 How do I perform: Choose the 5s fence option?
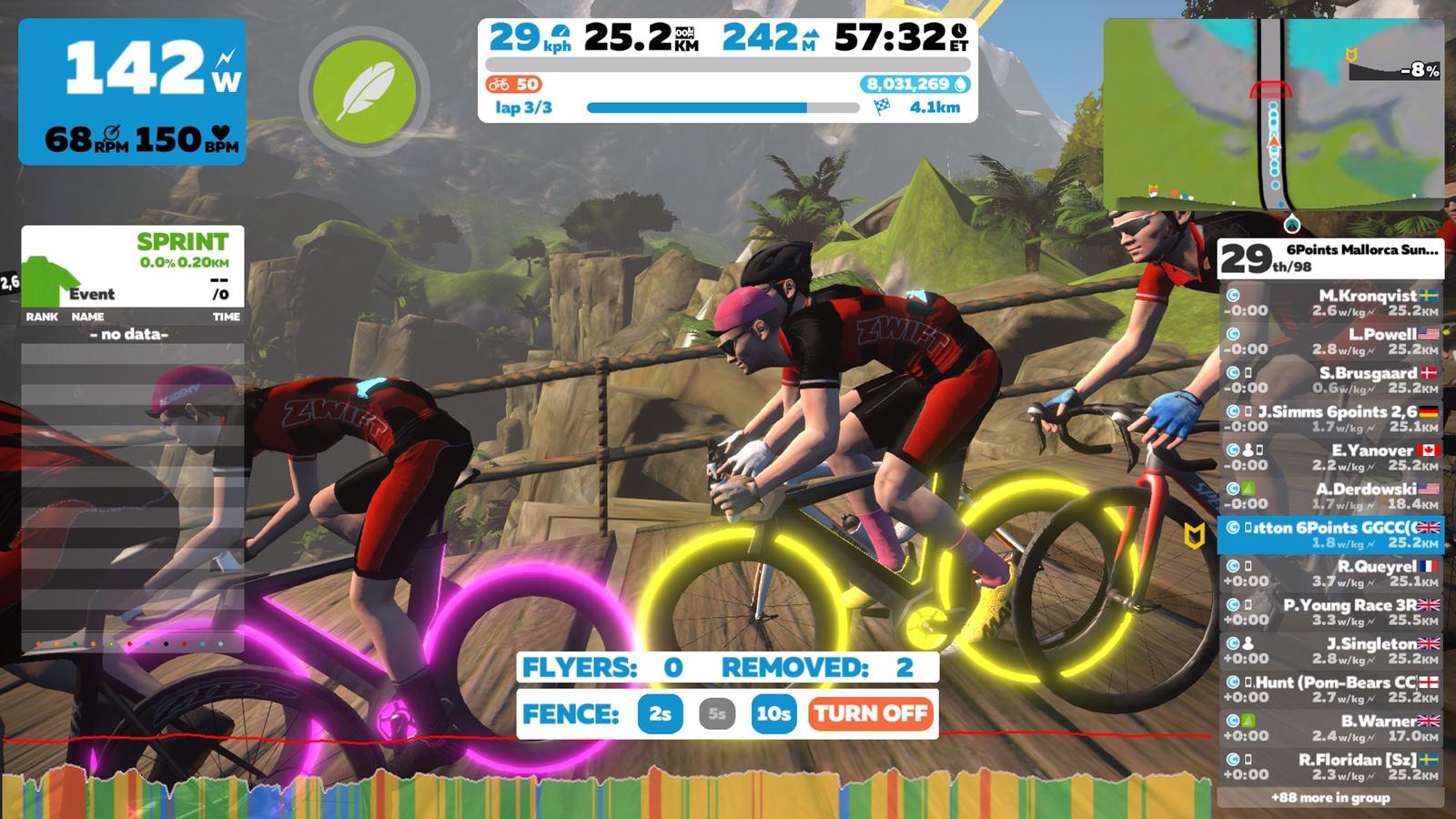click(x=717, y=714)
